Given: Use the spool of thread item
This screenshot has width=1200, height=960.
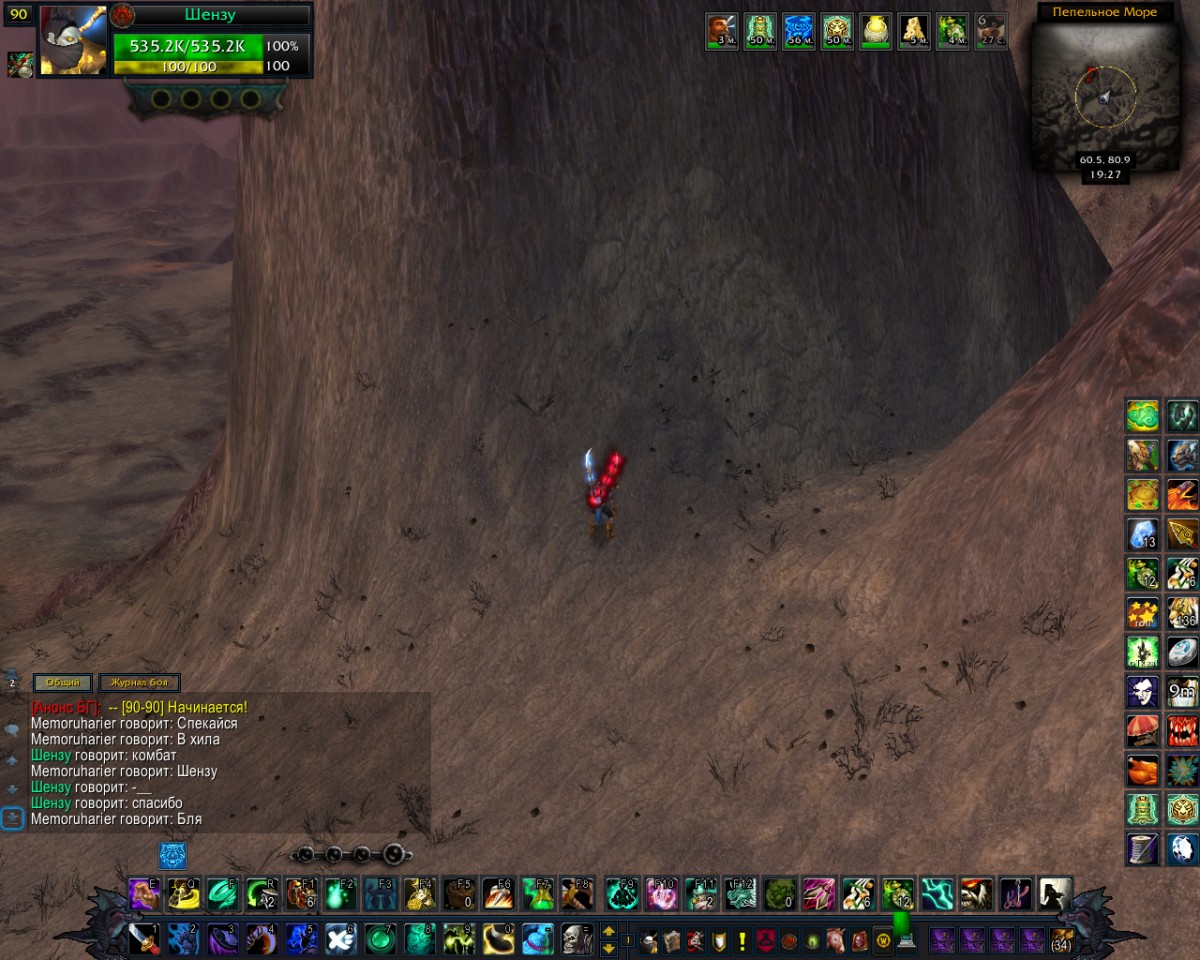Looking at the screenshot, I should coord(1142,848).
